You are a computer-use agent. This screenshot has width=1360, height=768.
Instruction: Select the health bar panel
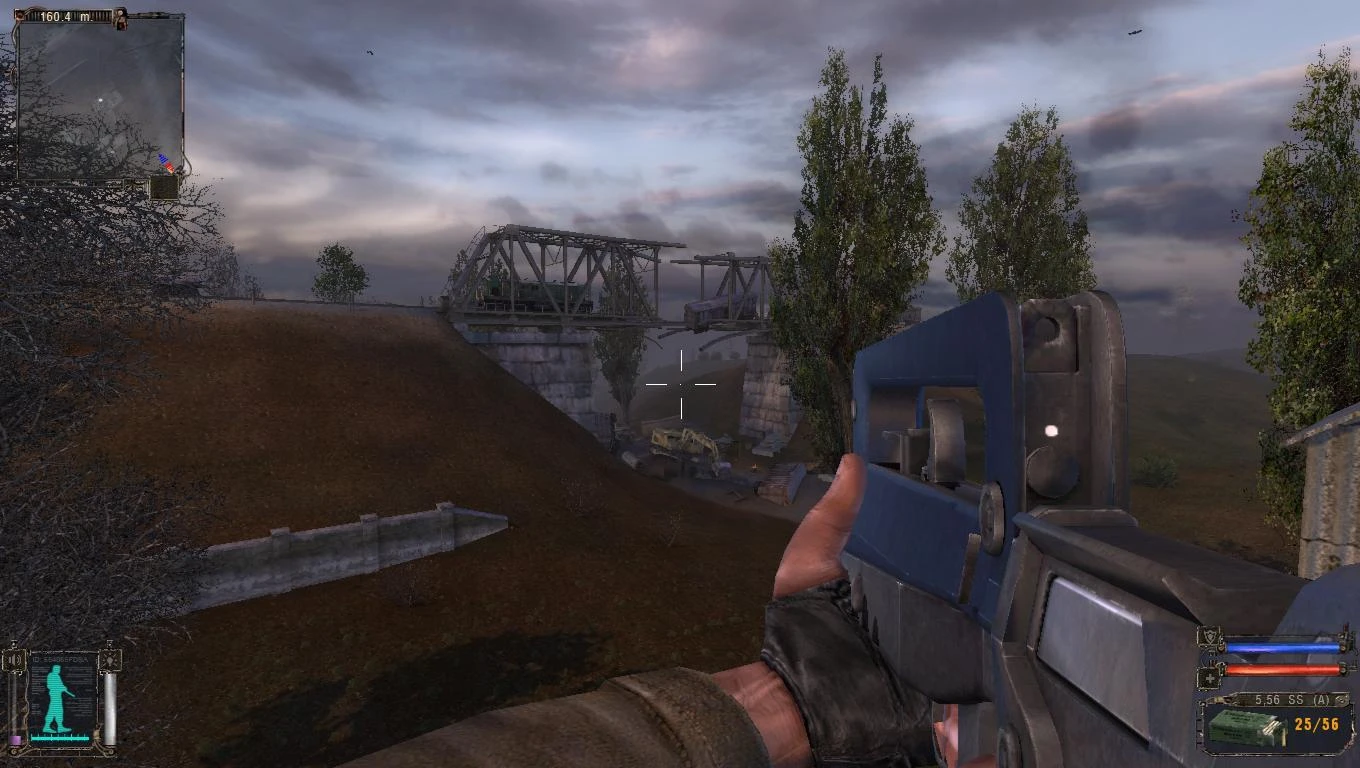click(x=1282, y=668)
